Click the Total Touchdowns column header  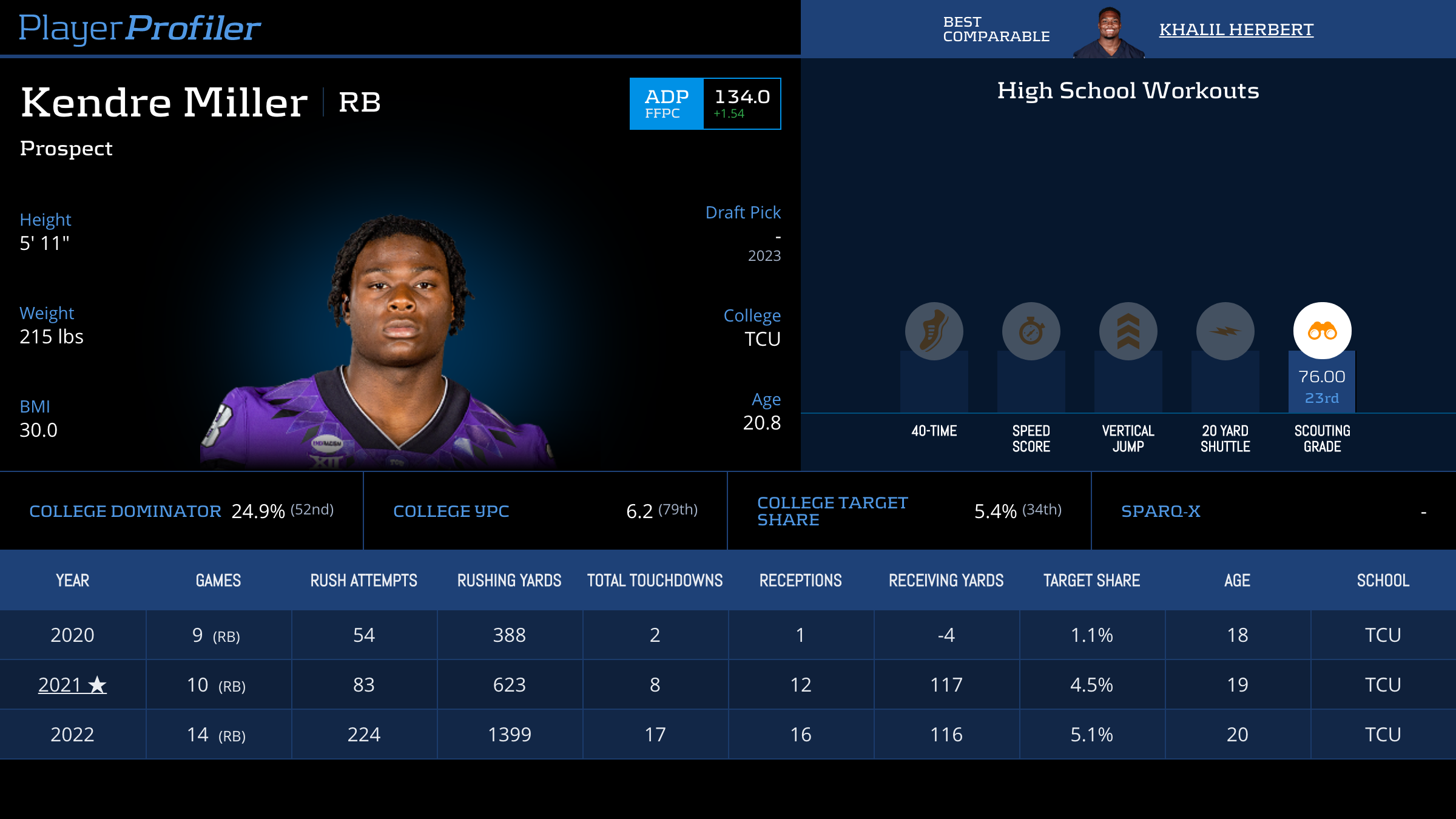coord(655,581)
